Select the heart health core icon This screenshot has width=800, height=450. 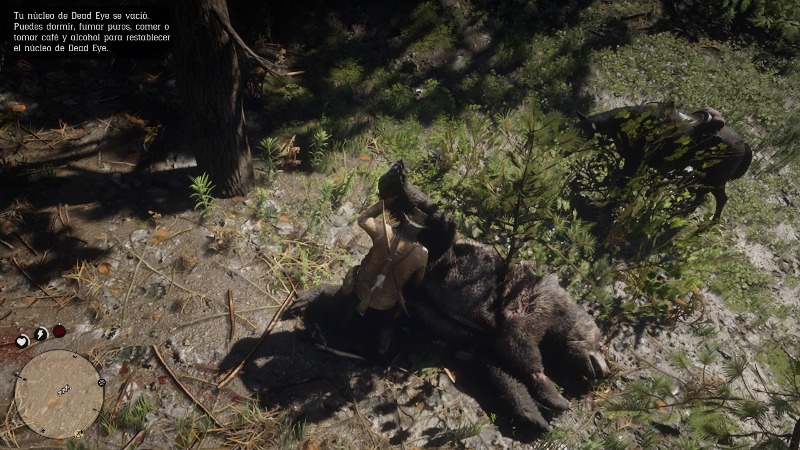click(22, 341)
